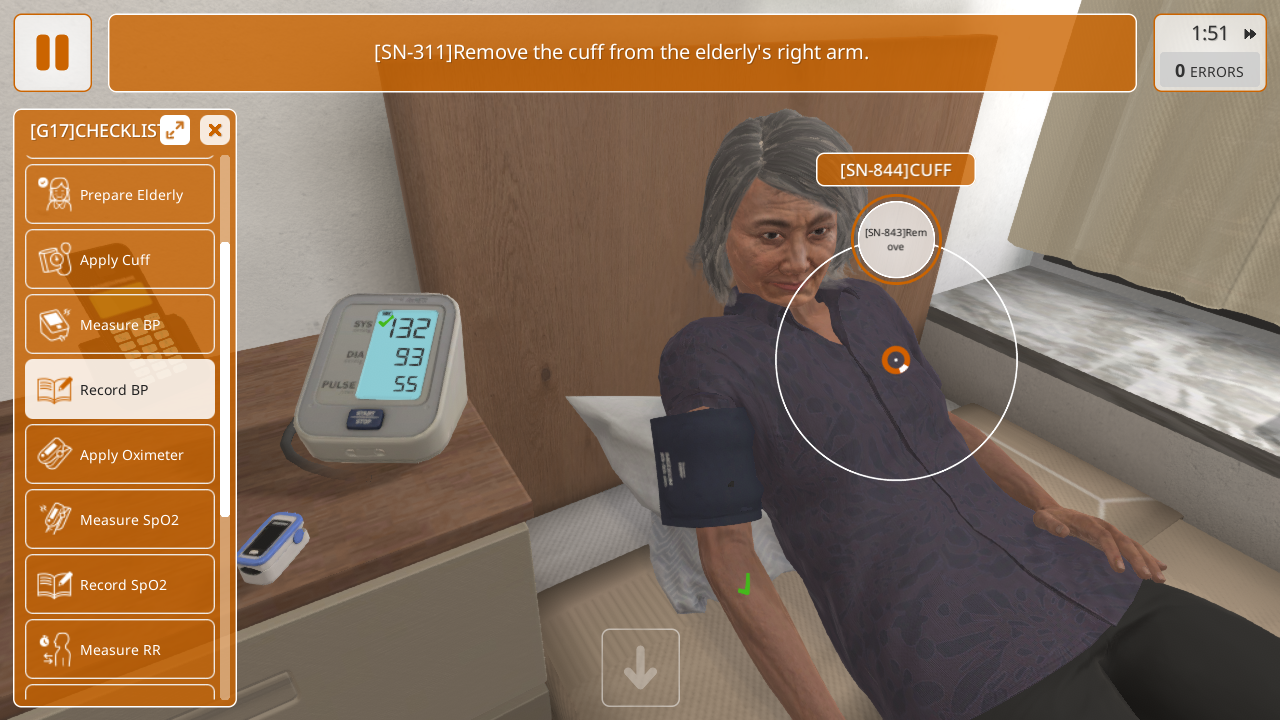Viewport: 1280px width, 720px height.
Task: Open the Measure SpO2 step
Action: click(120, 519)
